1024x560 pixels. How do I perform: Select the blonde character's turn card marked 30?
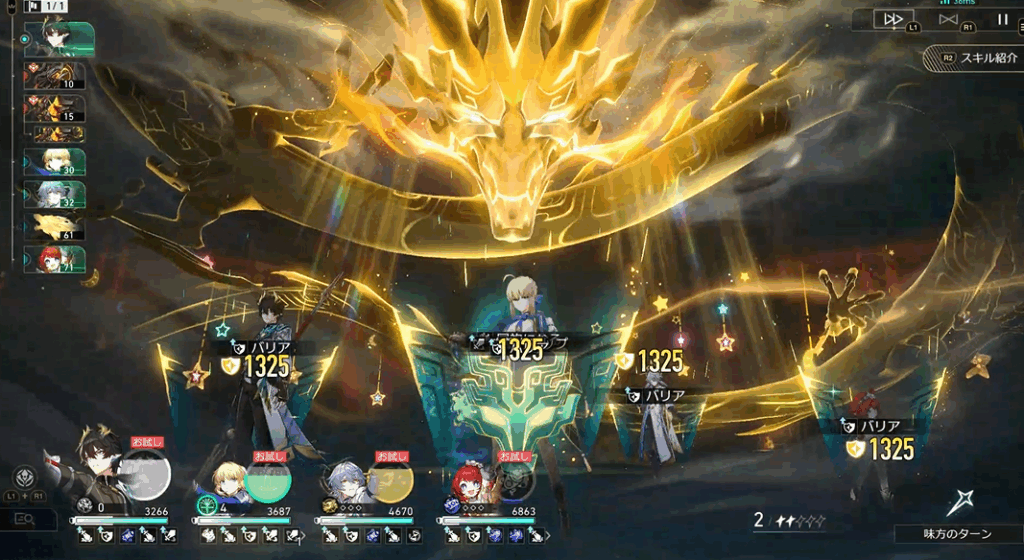click(59, 162)
